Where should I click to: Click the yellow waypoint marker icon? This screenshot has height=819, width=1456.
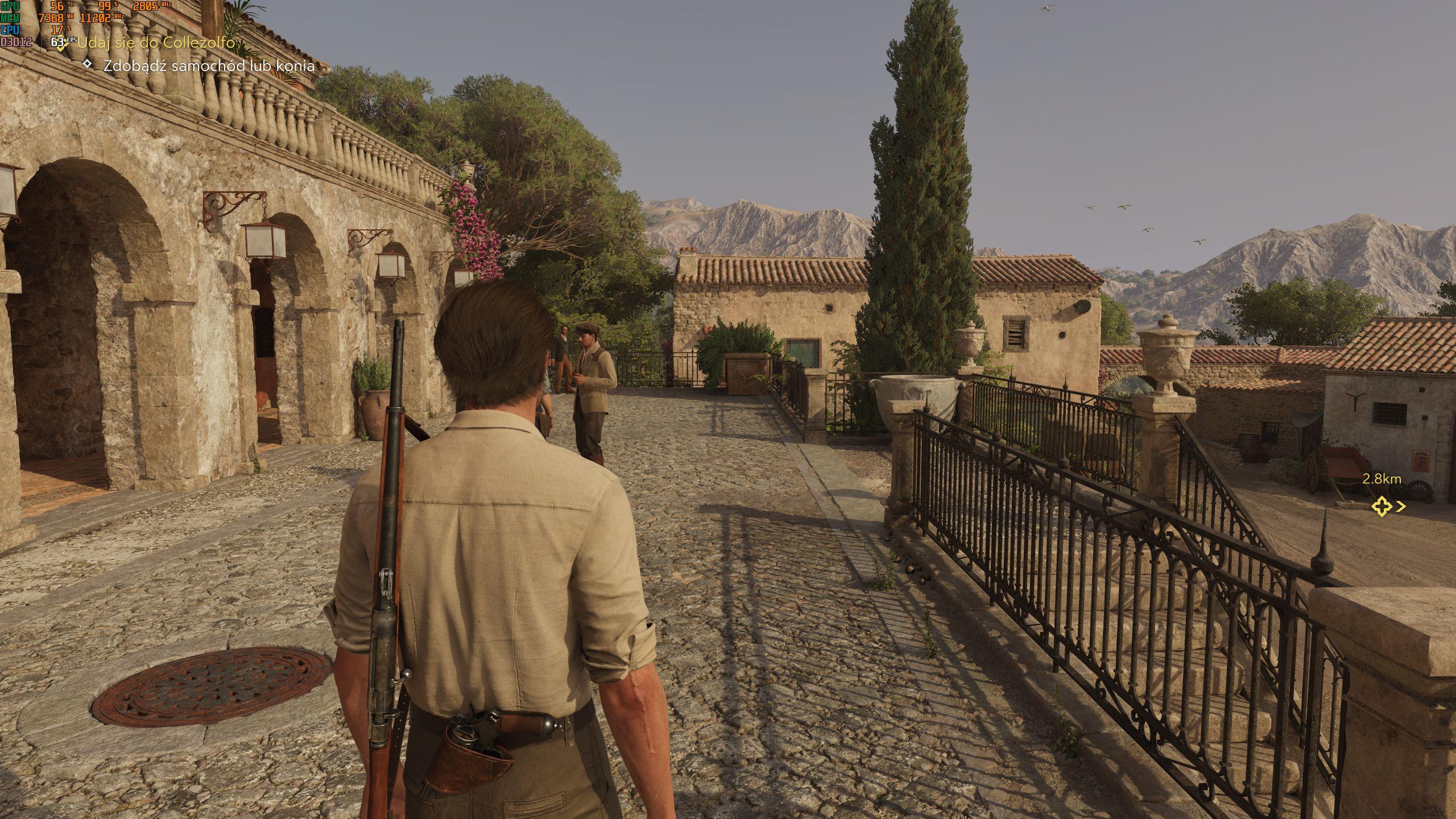[1381, 506]
